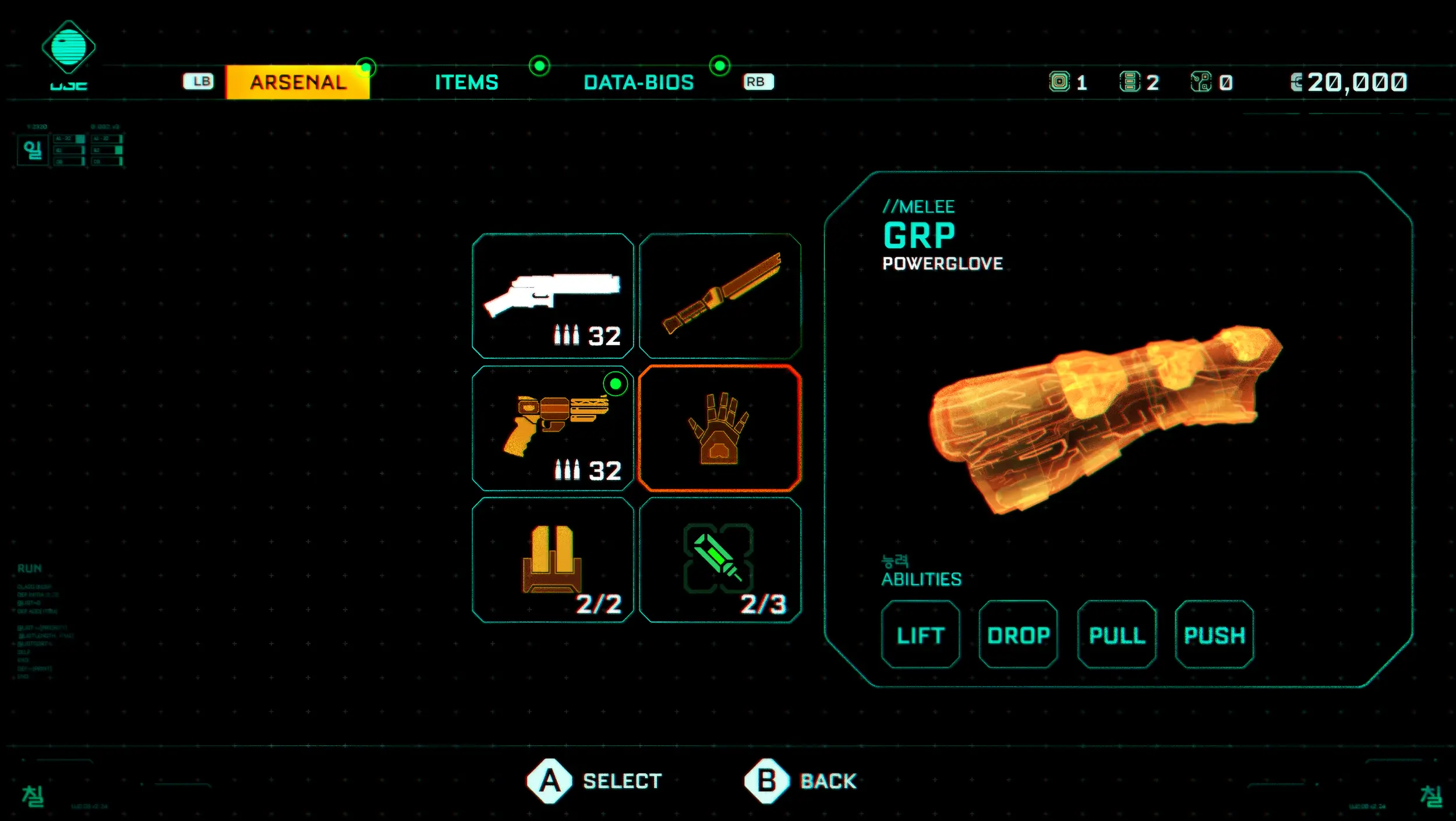The height and width of the screenshot is (821, 1456).
Task: Choose the DROP ability
Action: 1018,635
